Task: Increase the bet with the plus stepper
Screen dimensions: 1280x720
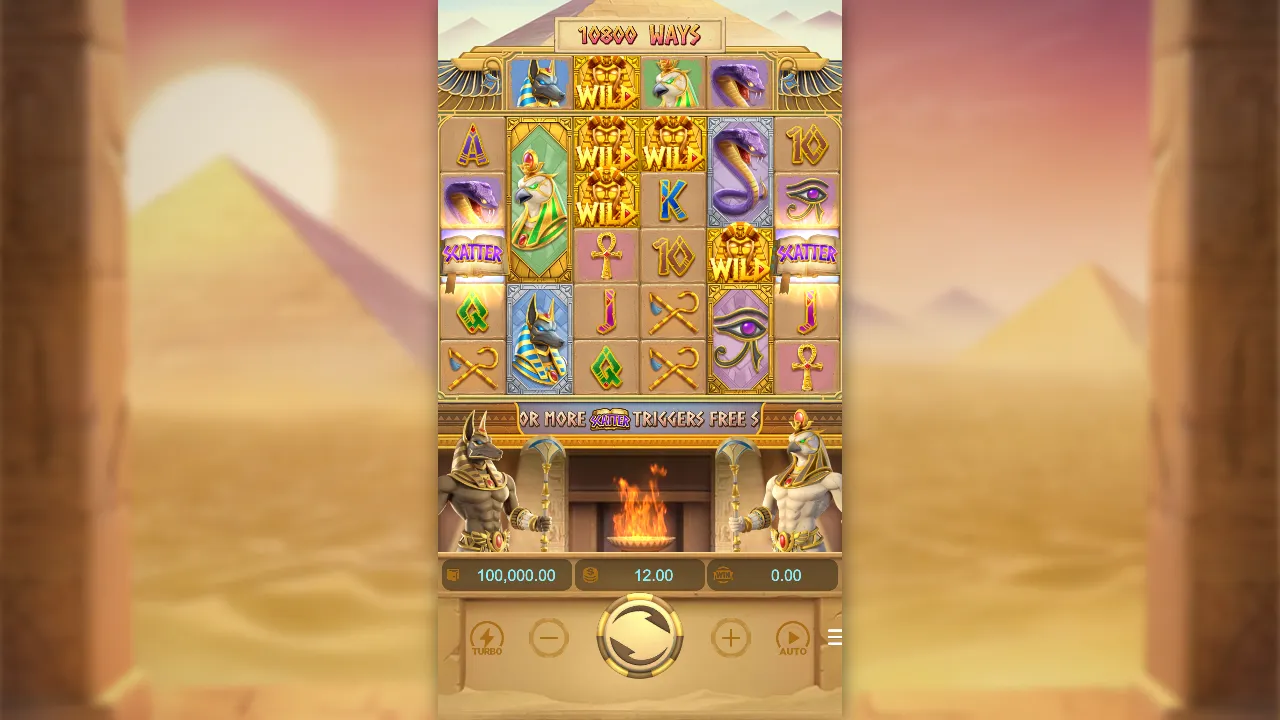Action: pyautogui.click(x=730, y=637)
